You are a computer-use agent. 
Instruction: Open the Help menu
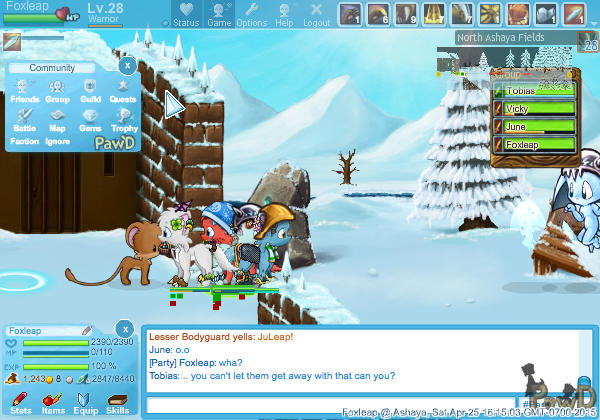284,14
